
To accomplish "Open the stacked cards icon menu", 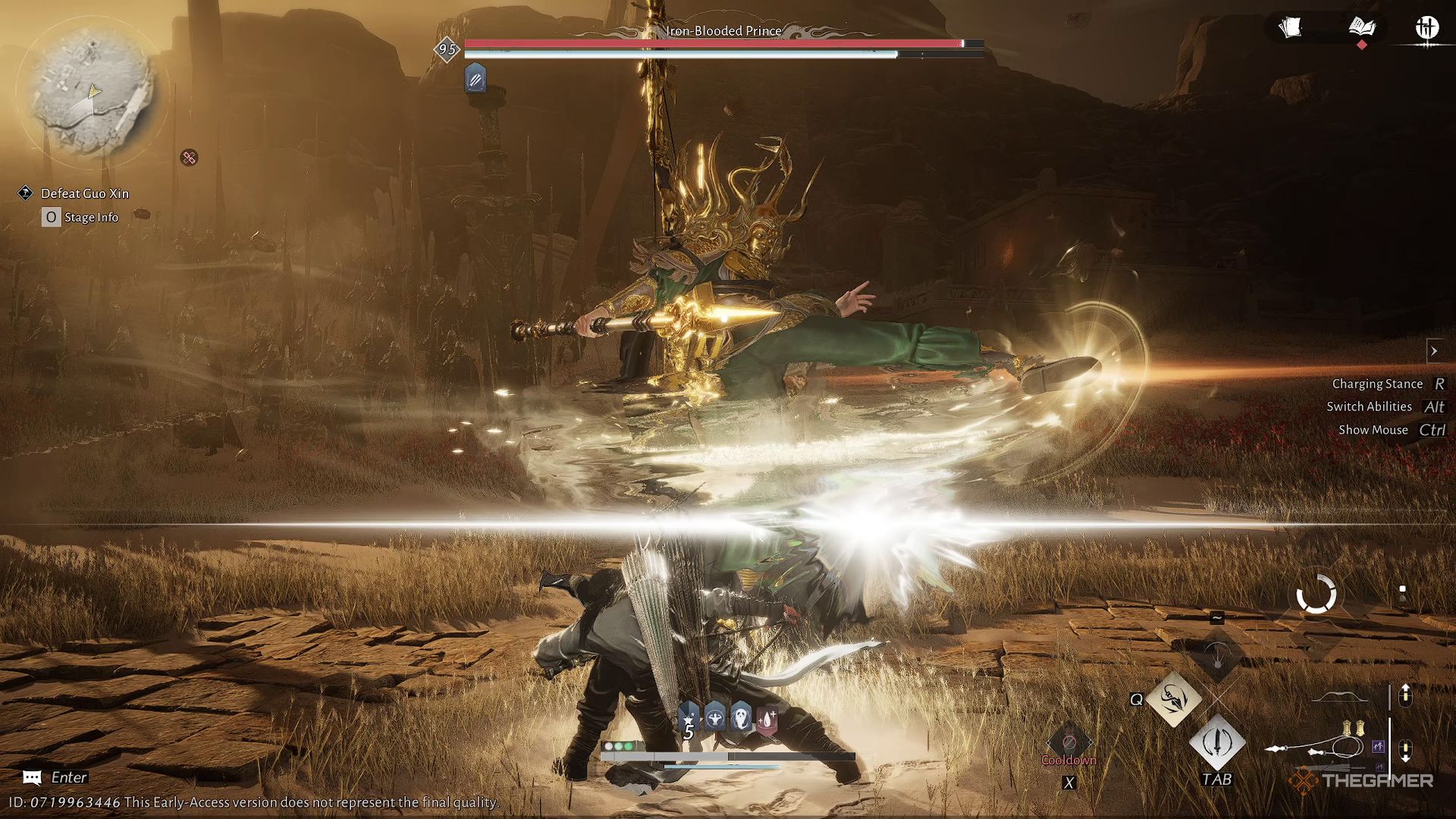I will pyautogui.click(x=1290, y=28).
